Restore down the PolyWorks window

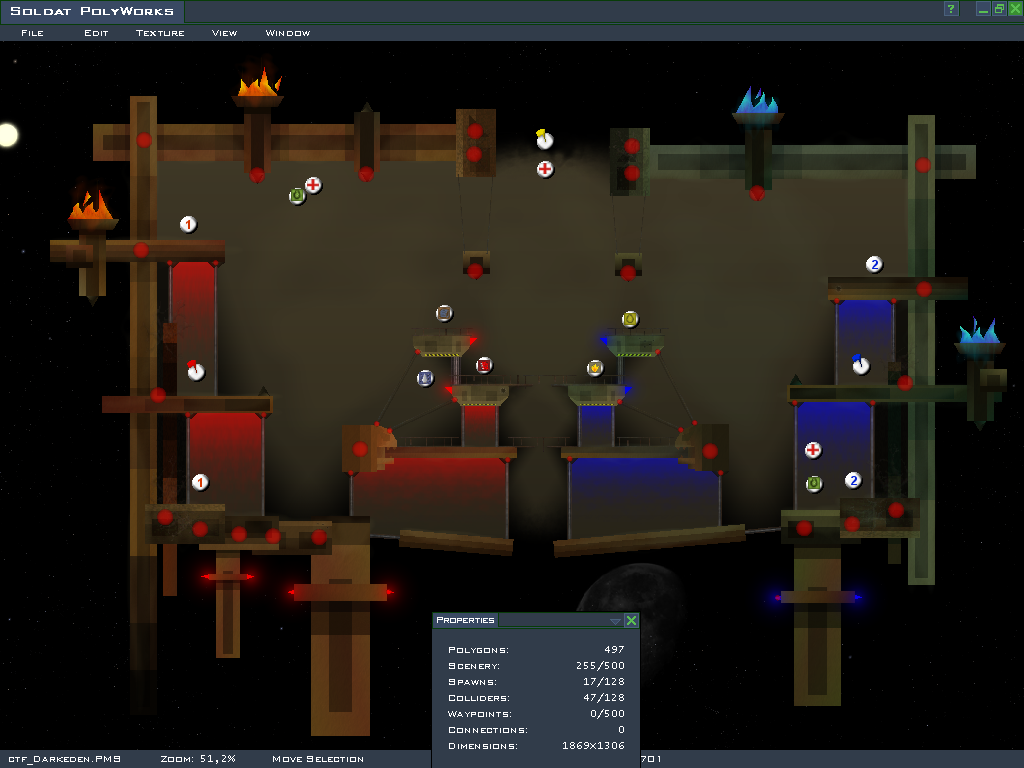point(999,9)
